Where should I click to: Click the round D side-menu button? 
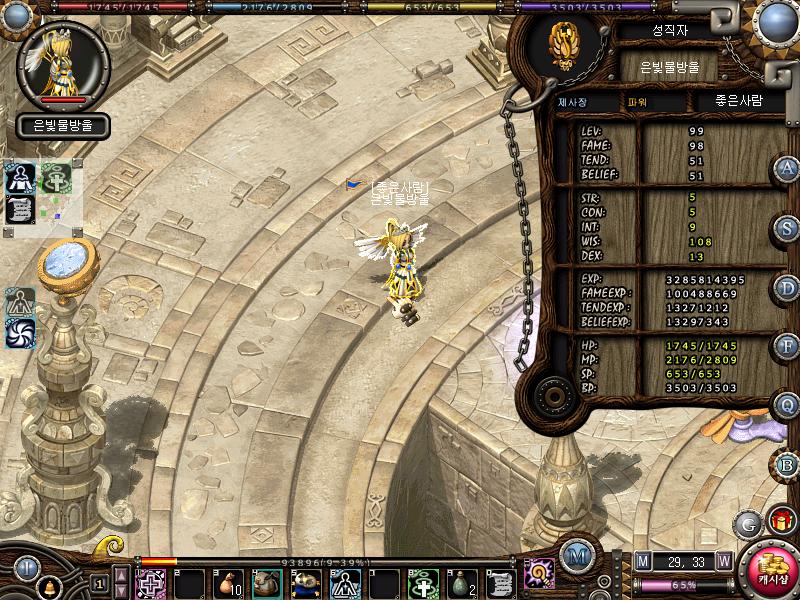click(787, 288)
